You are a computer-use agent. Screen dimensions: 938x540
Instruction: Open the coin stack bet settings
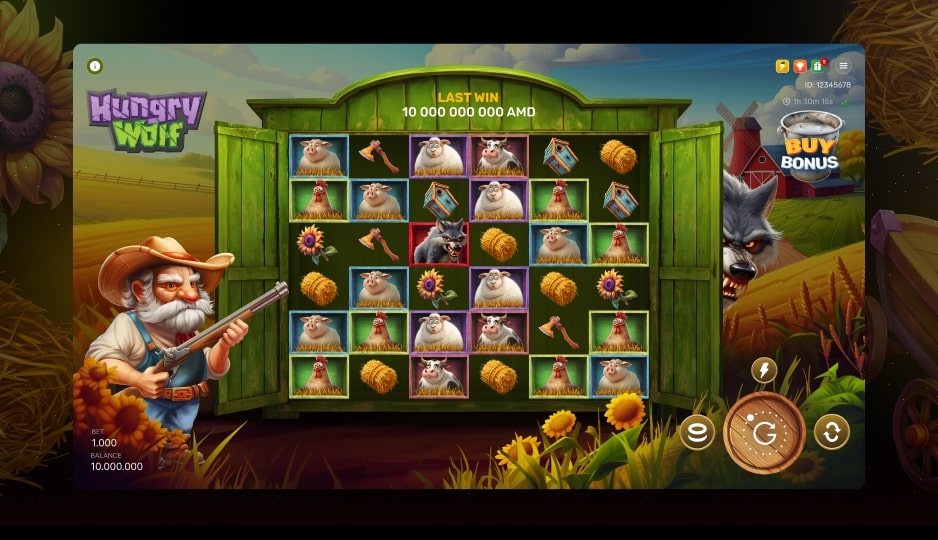tap(697, 432)
